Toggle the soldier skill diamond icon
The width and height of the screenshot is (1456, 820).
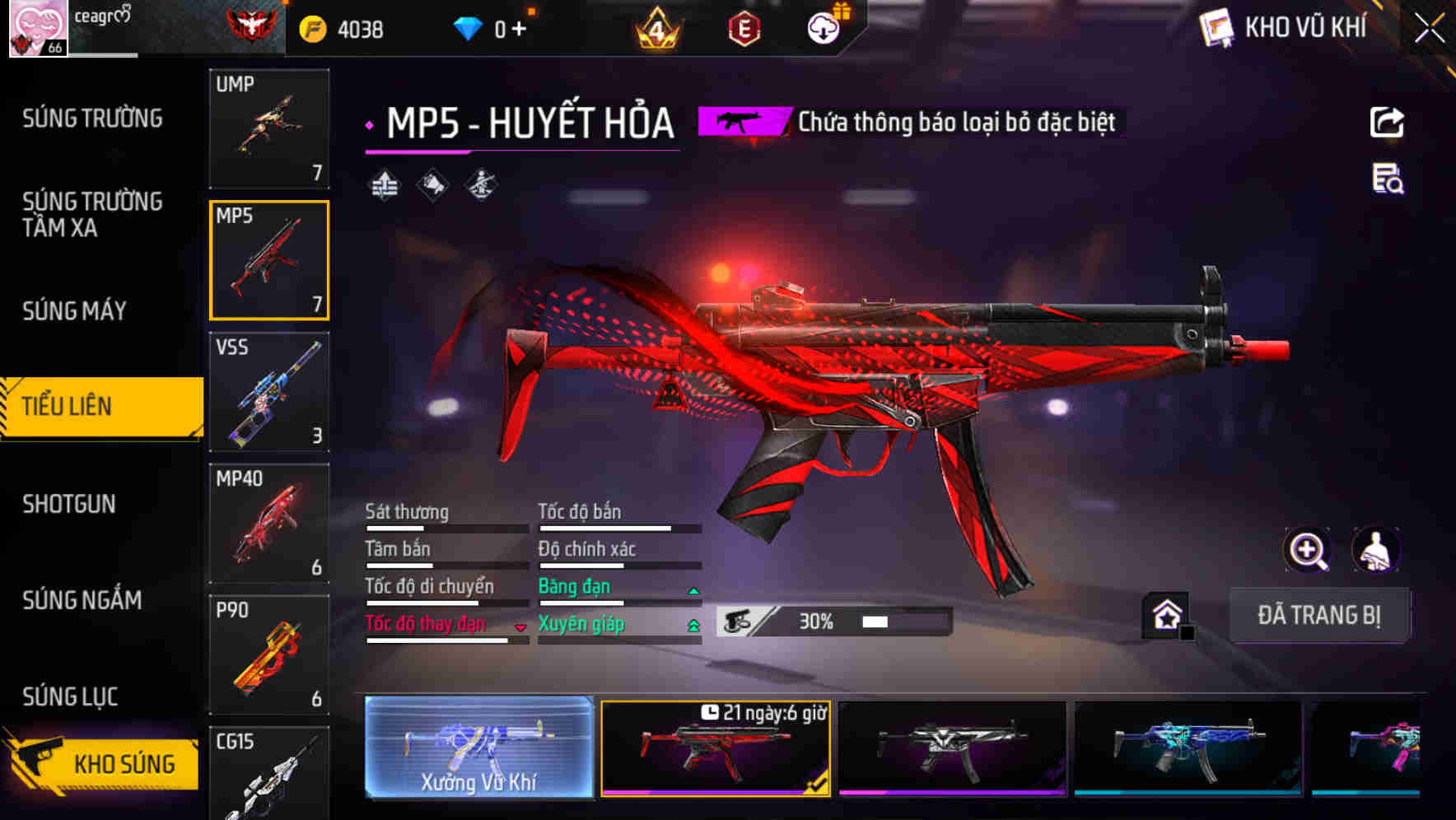click(x=480, y=184)
